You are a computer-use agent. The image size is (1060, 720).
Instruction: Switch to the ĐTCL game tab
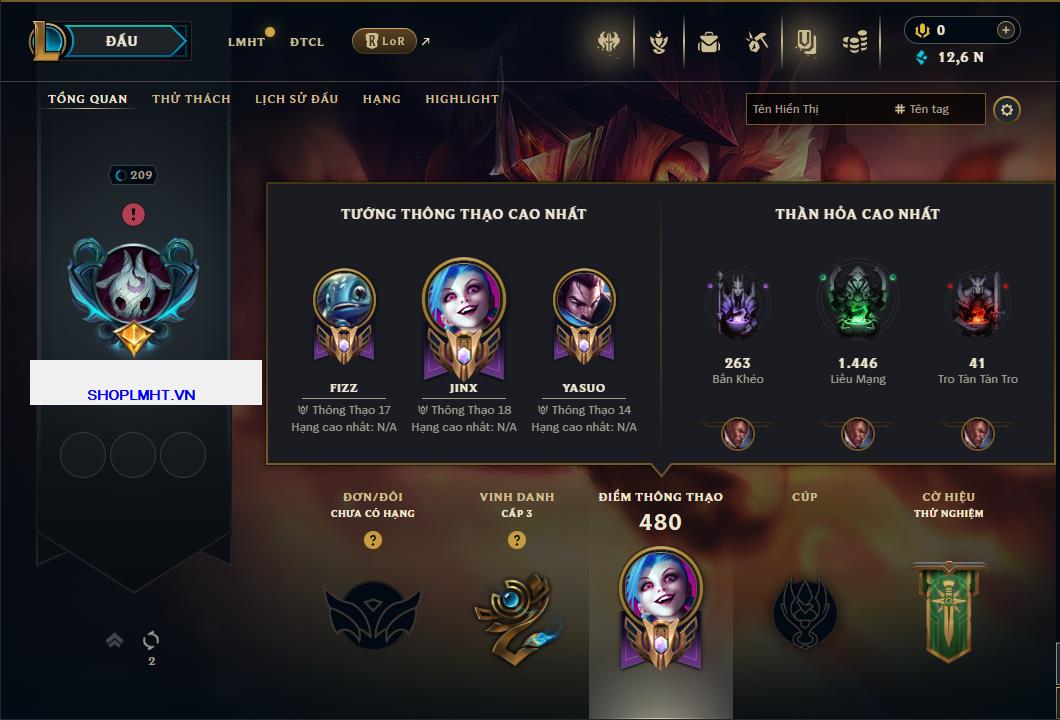(x=307, y=42)
